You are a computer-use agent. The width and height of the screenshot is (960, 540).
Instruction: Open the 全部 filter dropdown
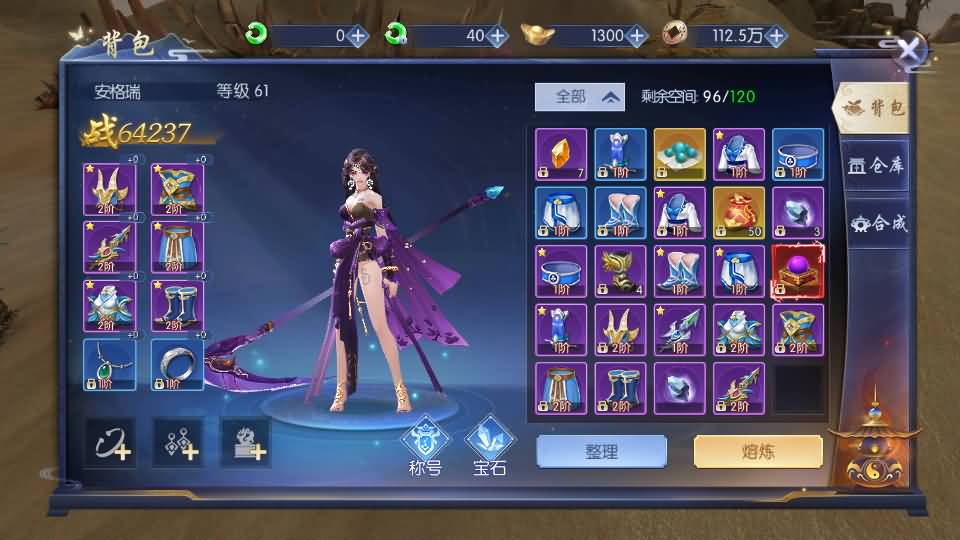point(579,97)
